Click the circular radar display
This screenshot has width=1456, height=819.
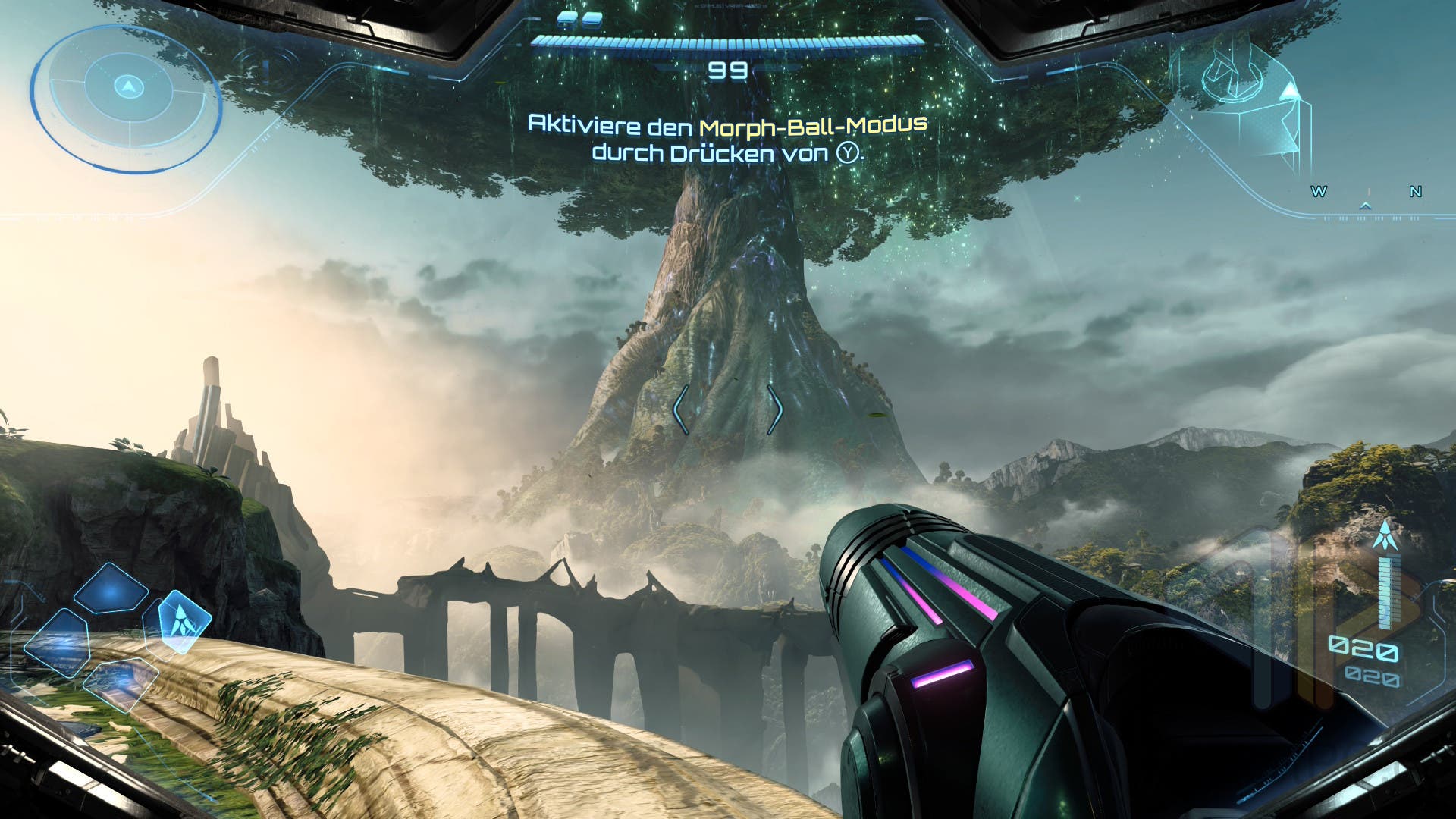[x=127, y=96]
